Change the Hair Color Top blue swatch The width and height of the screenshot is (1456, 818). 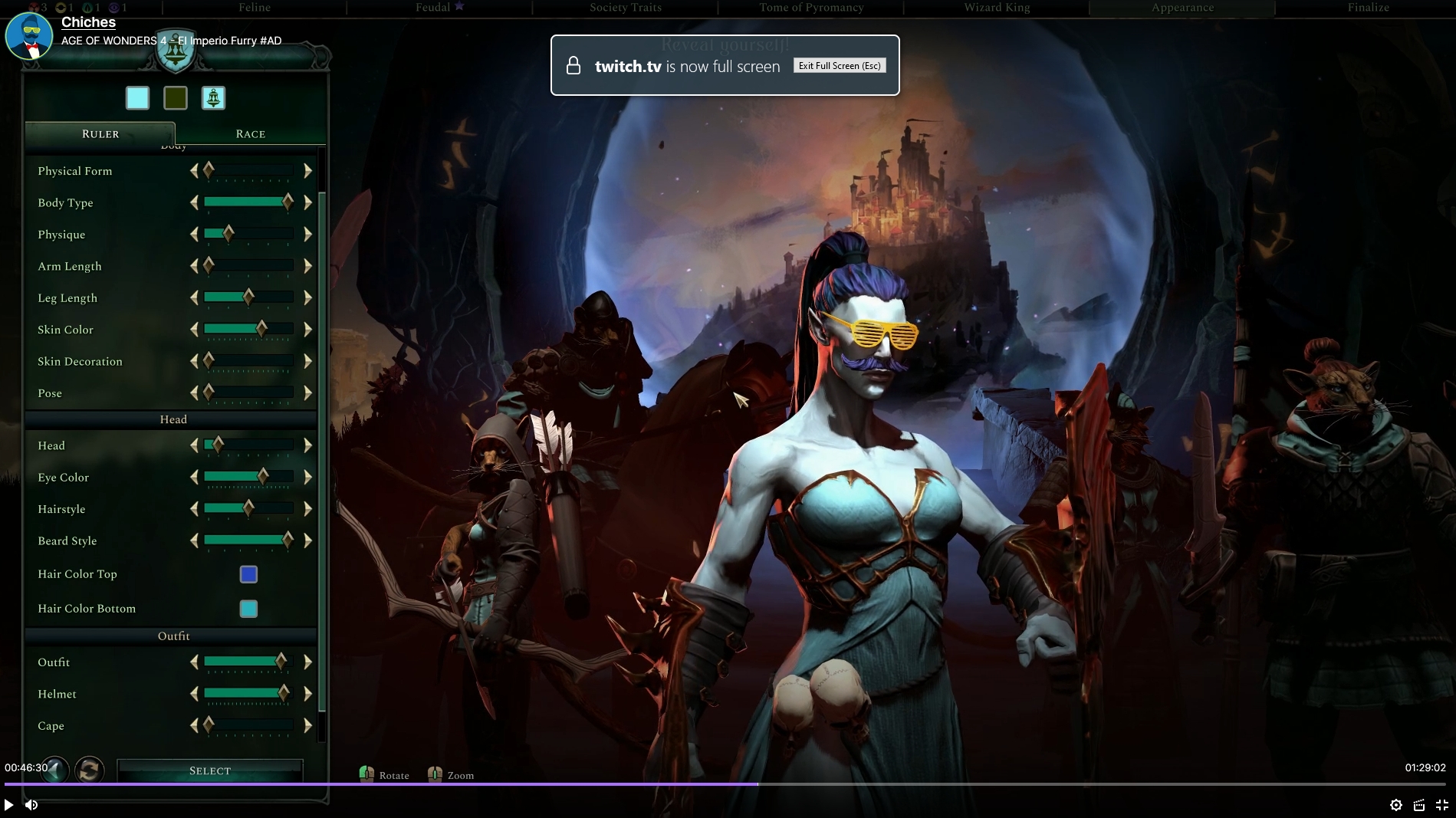tap(248, 573)
